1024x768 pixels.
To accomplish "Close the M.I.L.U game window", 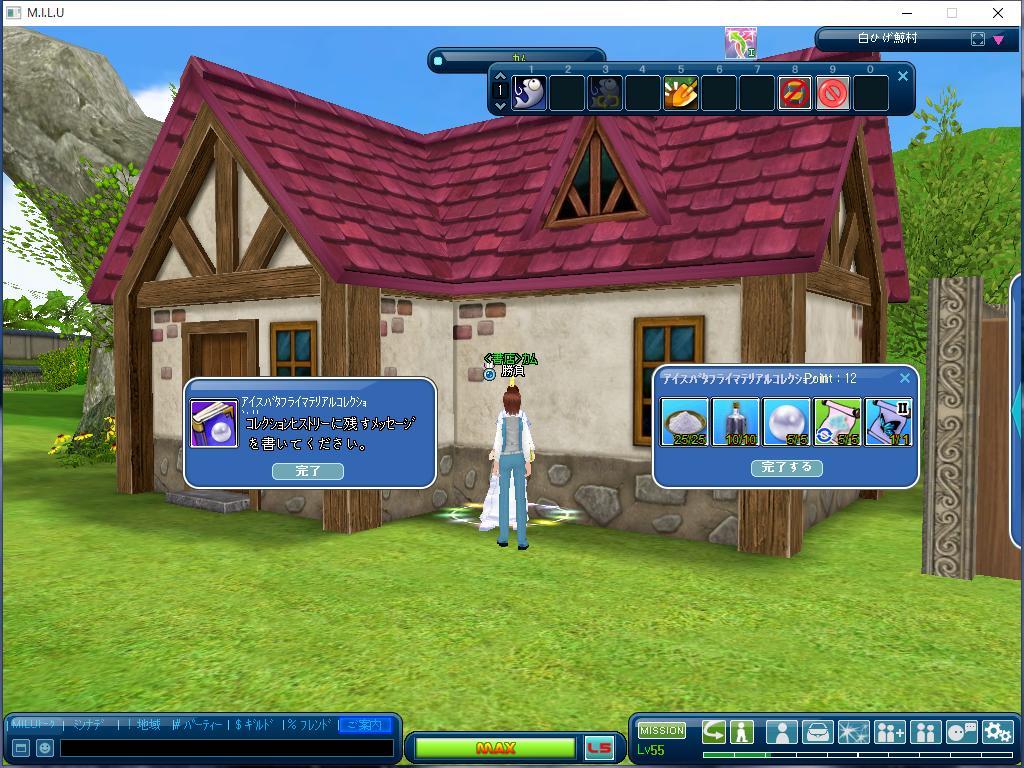I will click(997, 13).
